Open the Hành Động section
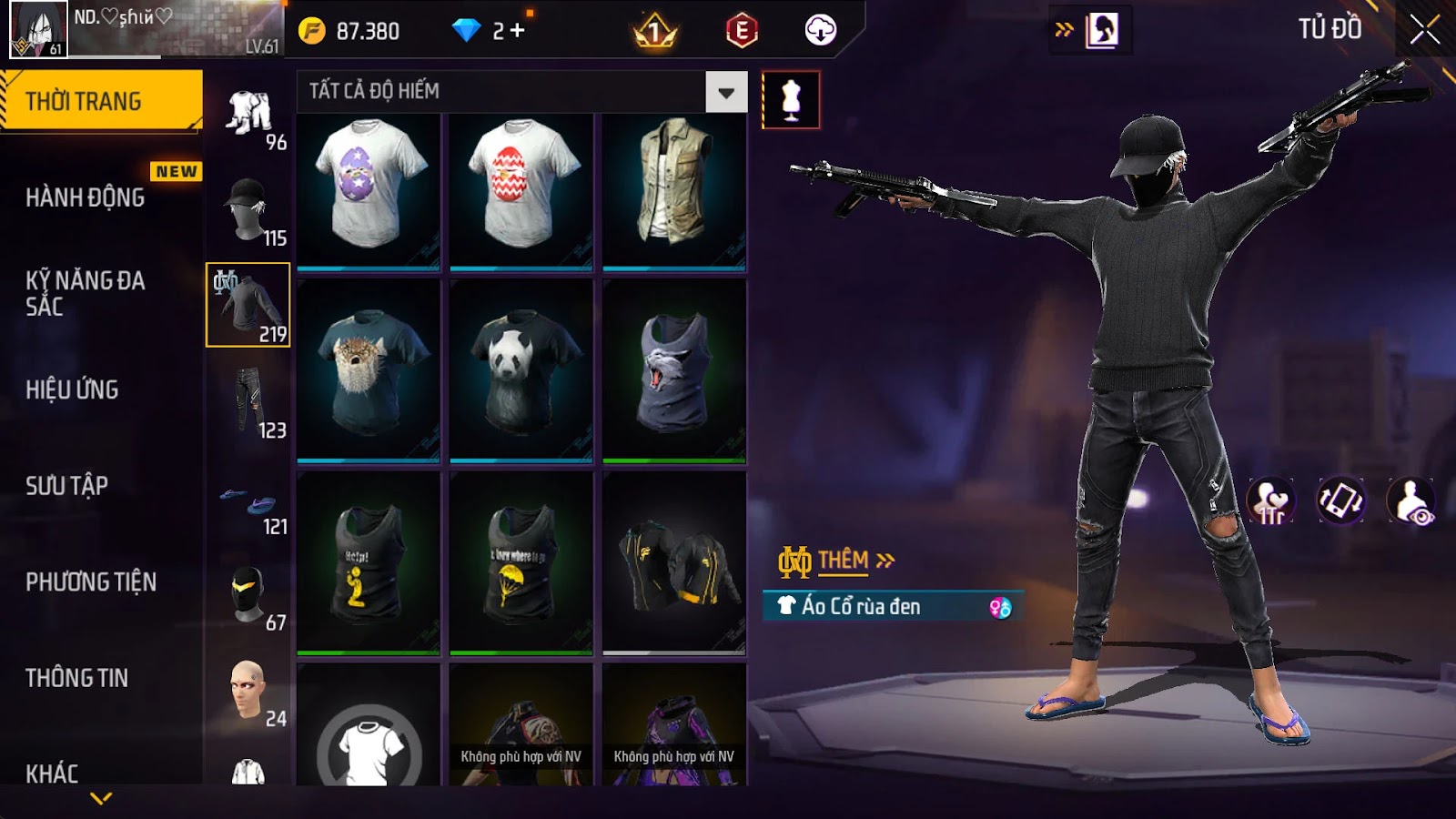The image size is (1456, 819). pyautogui.click(x=86, y=197)
